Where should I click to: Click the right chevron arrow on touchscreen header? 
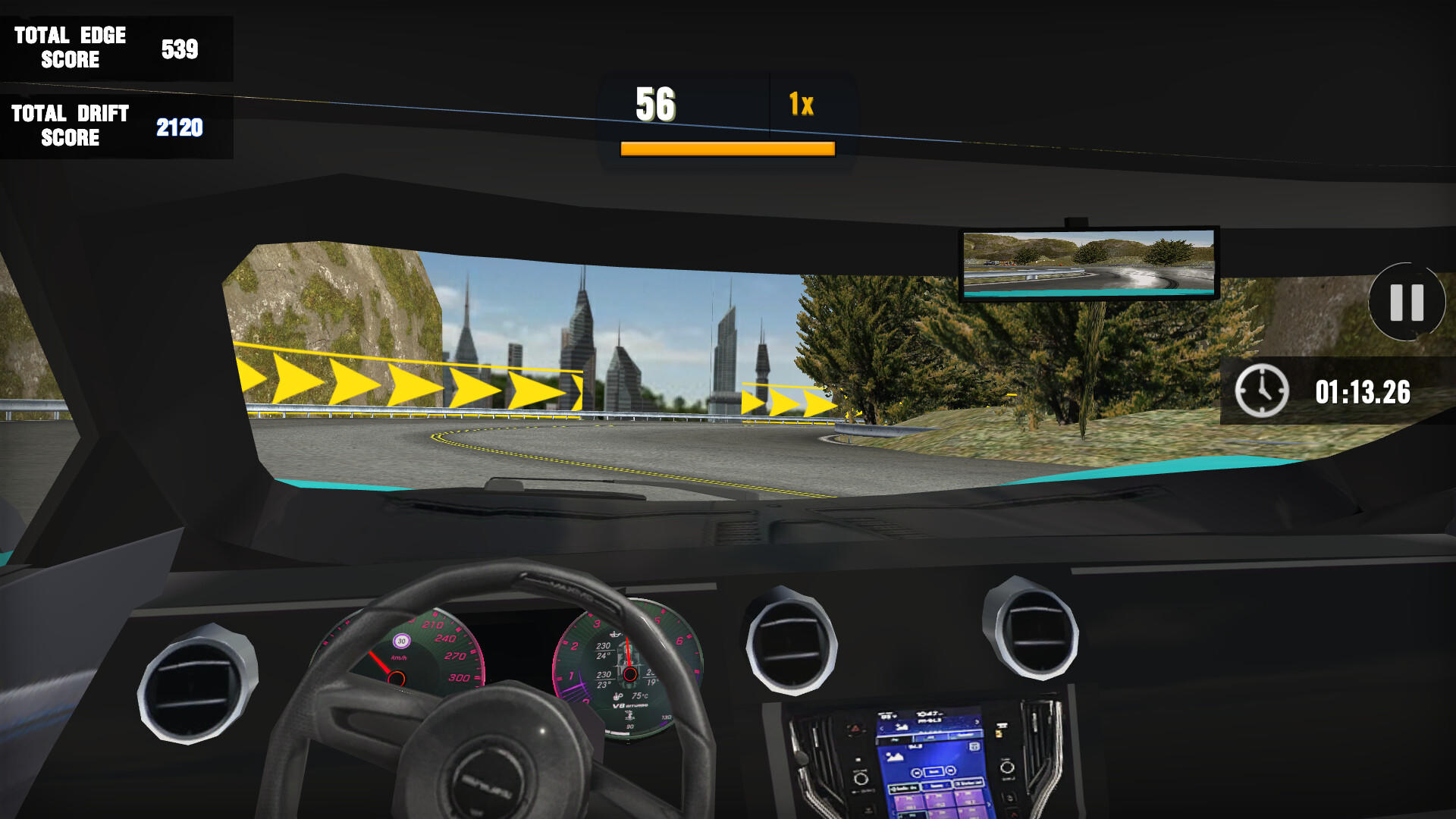977,722
